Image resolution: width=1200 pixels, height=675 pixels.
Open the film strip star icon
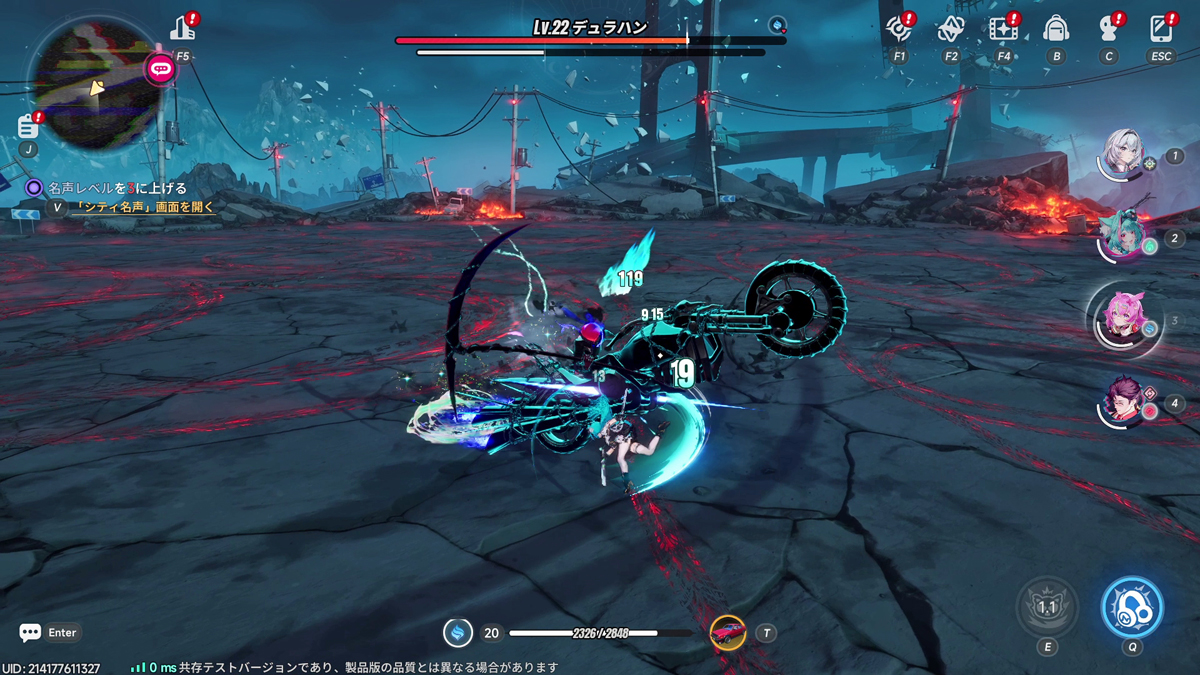pos(1003,29)
